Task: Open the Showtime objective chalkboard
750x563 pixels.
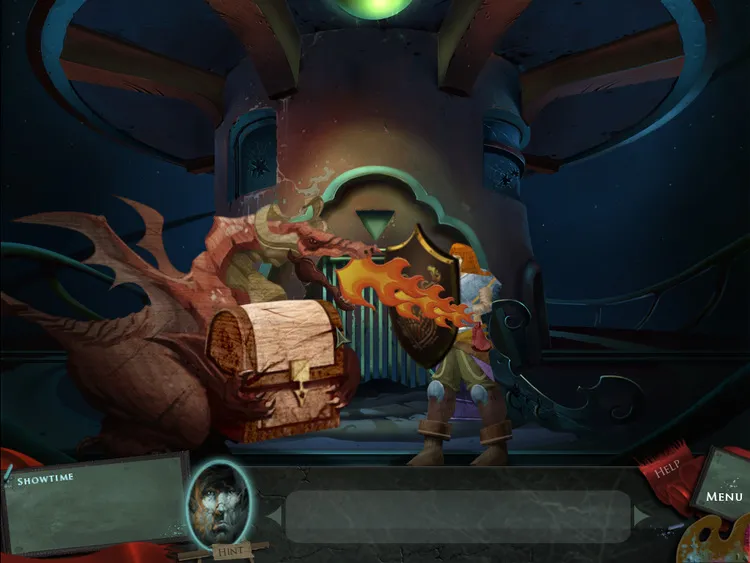Action: coord(95,502)
